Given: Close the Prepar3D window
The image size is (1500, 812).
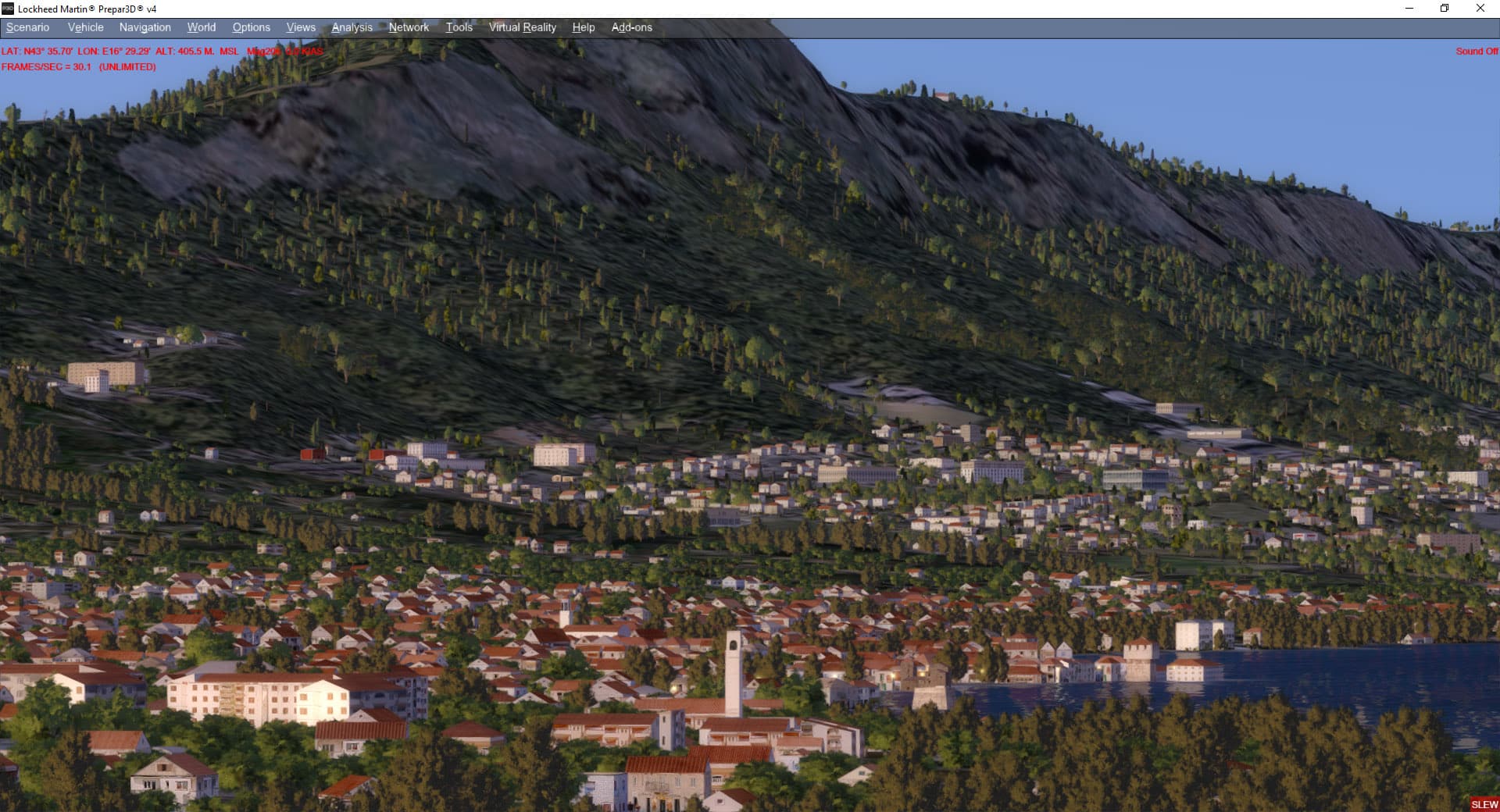Looking at the screenshot, I should coord(1480,9).
